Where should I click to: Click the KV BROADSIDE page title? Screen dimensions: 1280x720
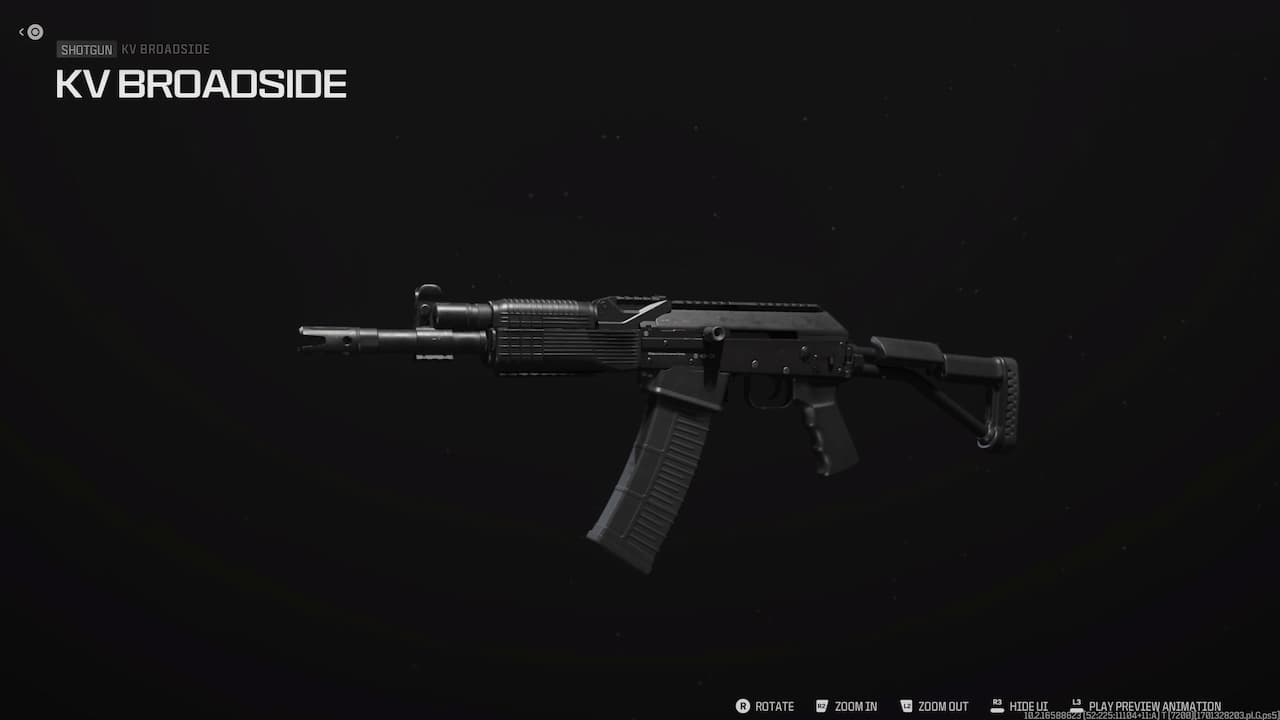click(200, 84)
